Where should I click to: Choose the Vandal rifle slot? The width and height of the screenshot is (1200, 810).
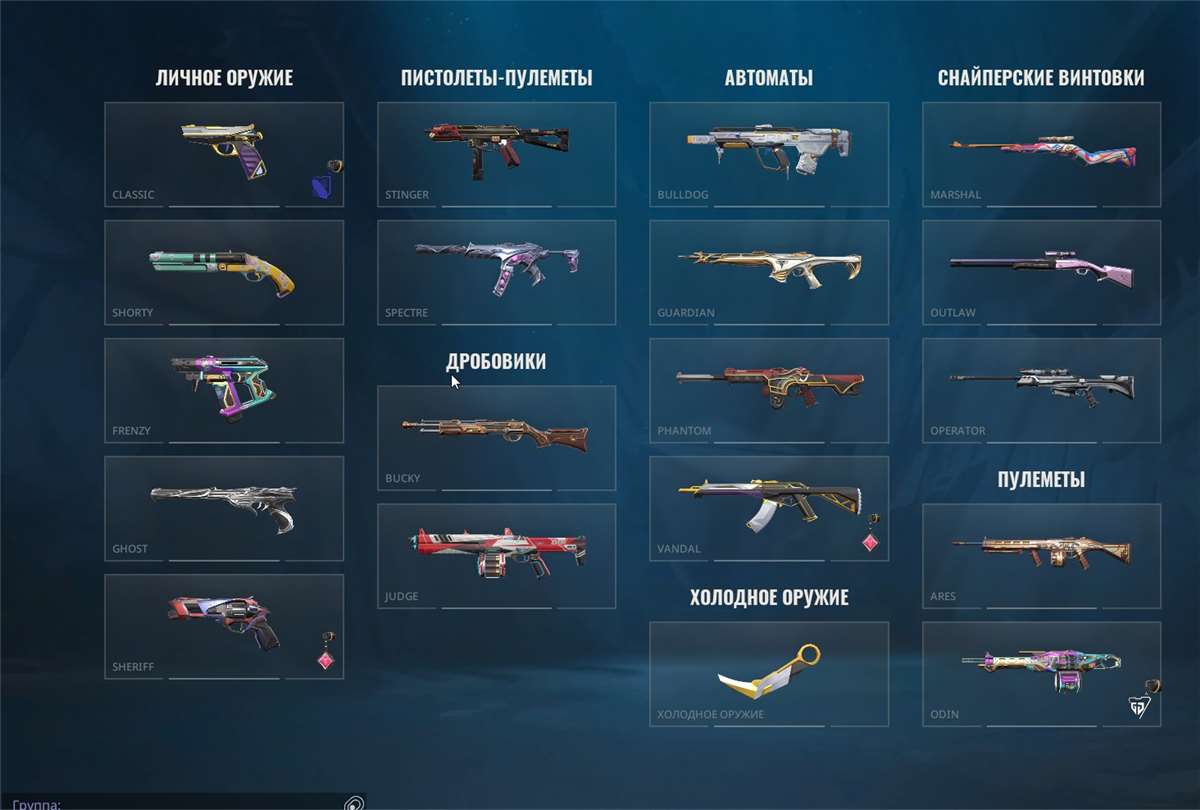[x=768, y=508]
